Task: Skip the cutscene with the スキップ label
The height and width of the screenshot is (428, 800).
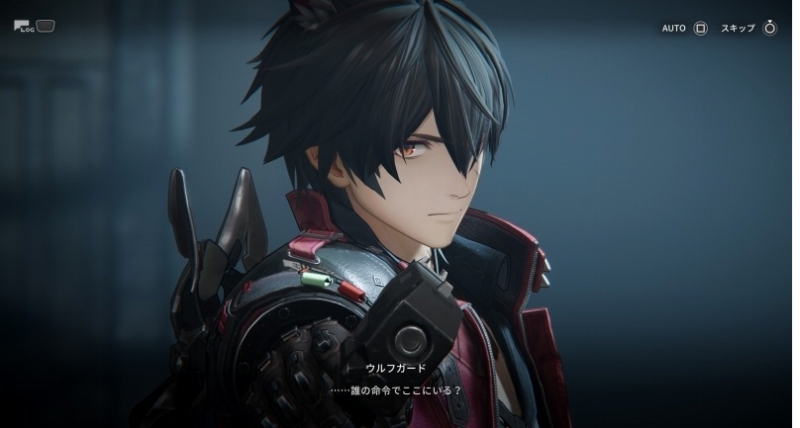Action: click(x=748, y=28)
